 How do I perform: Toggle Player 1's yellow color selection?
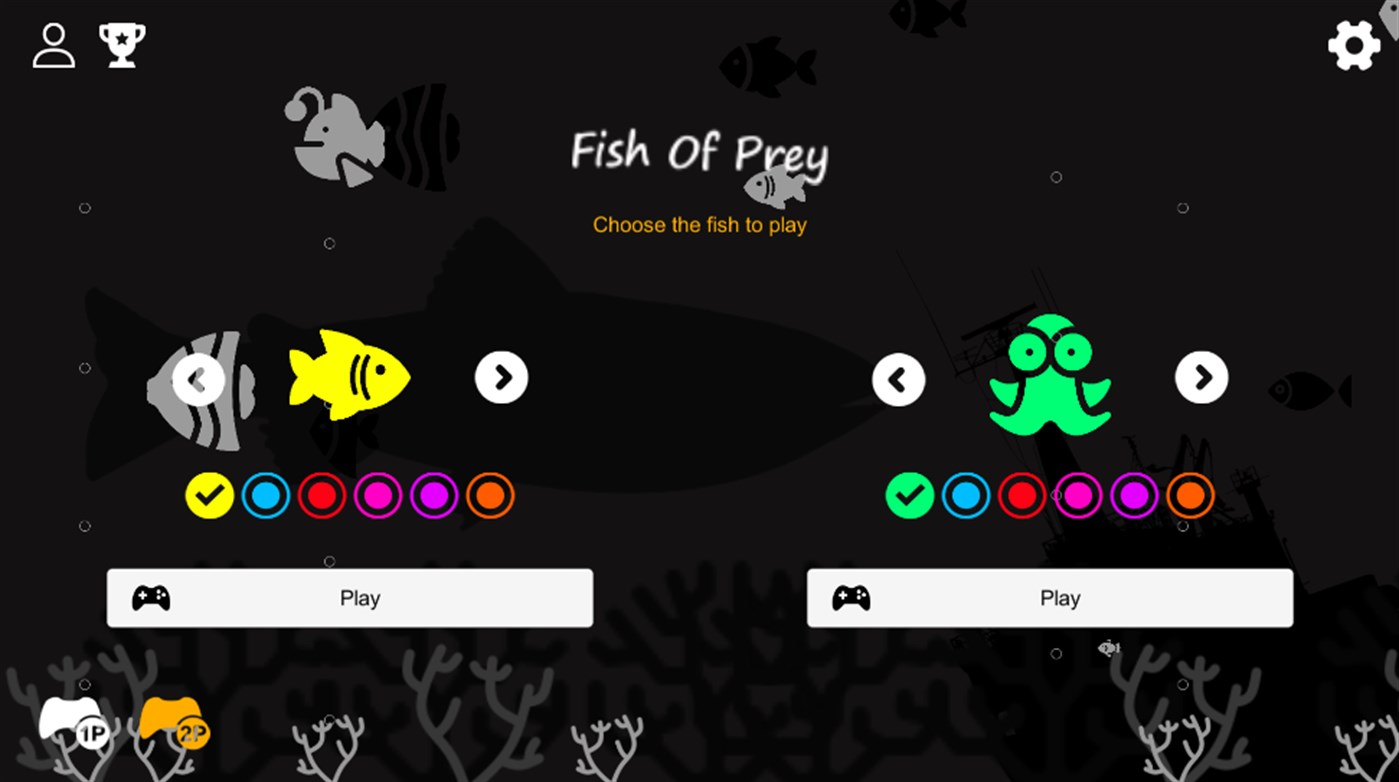pyautogui.click(x=209, y=495)
